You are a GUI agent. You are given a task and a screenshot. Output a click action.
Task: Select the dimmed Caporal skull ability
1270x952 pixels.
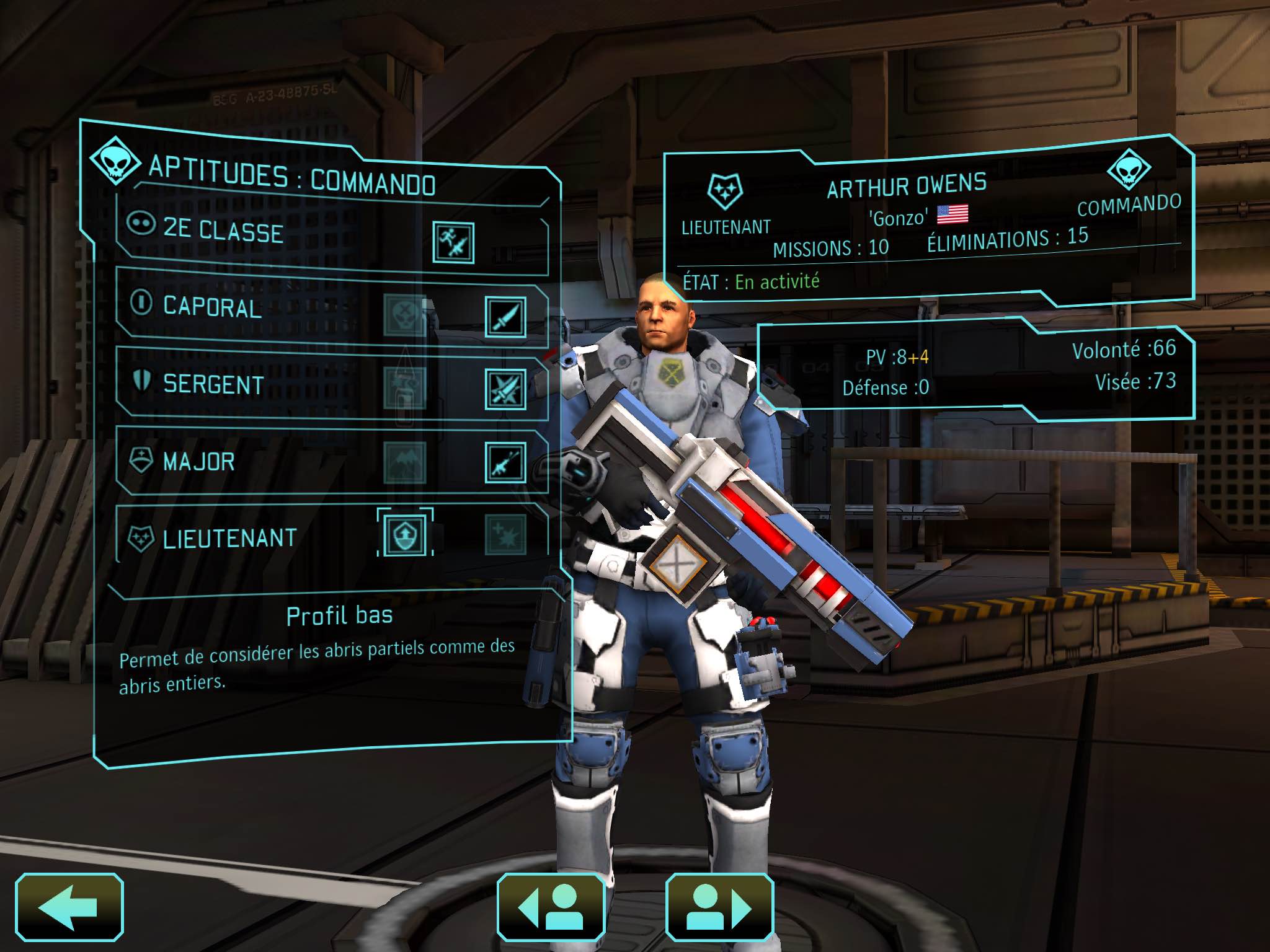404,315
